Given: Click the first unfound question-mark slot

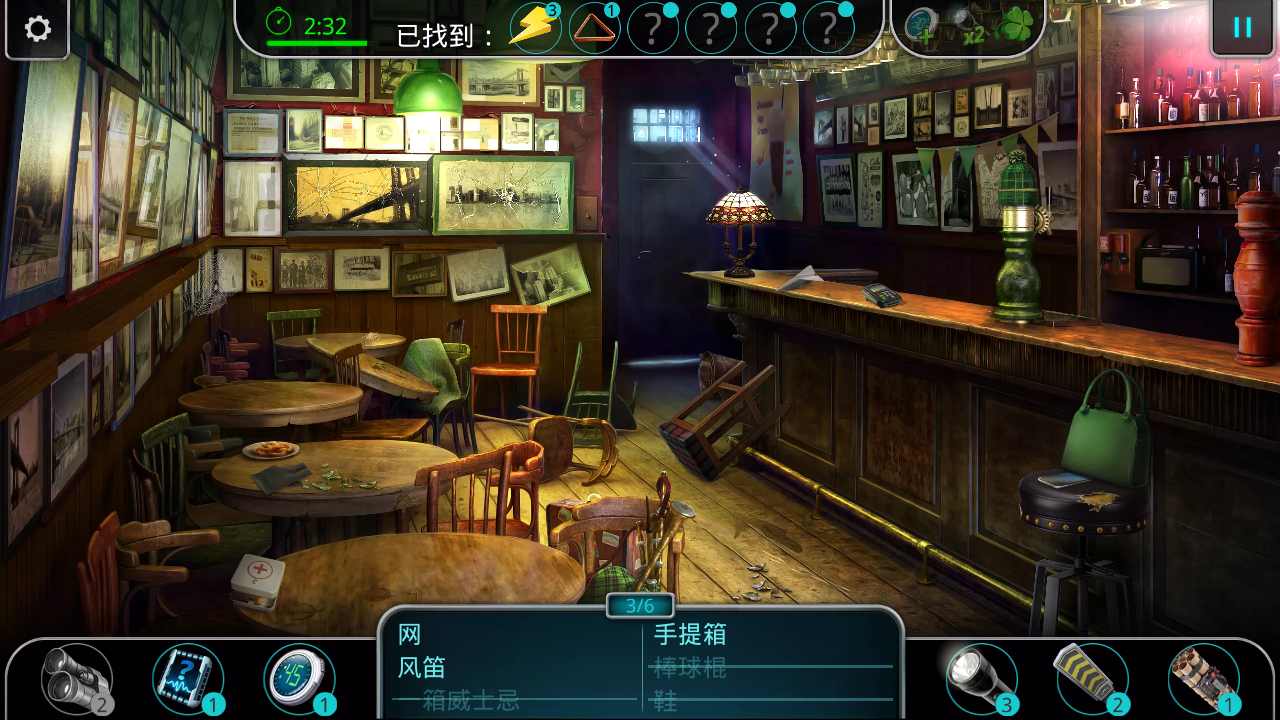Looking at the screenshot, I should click(654, 28).
